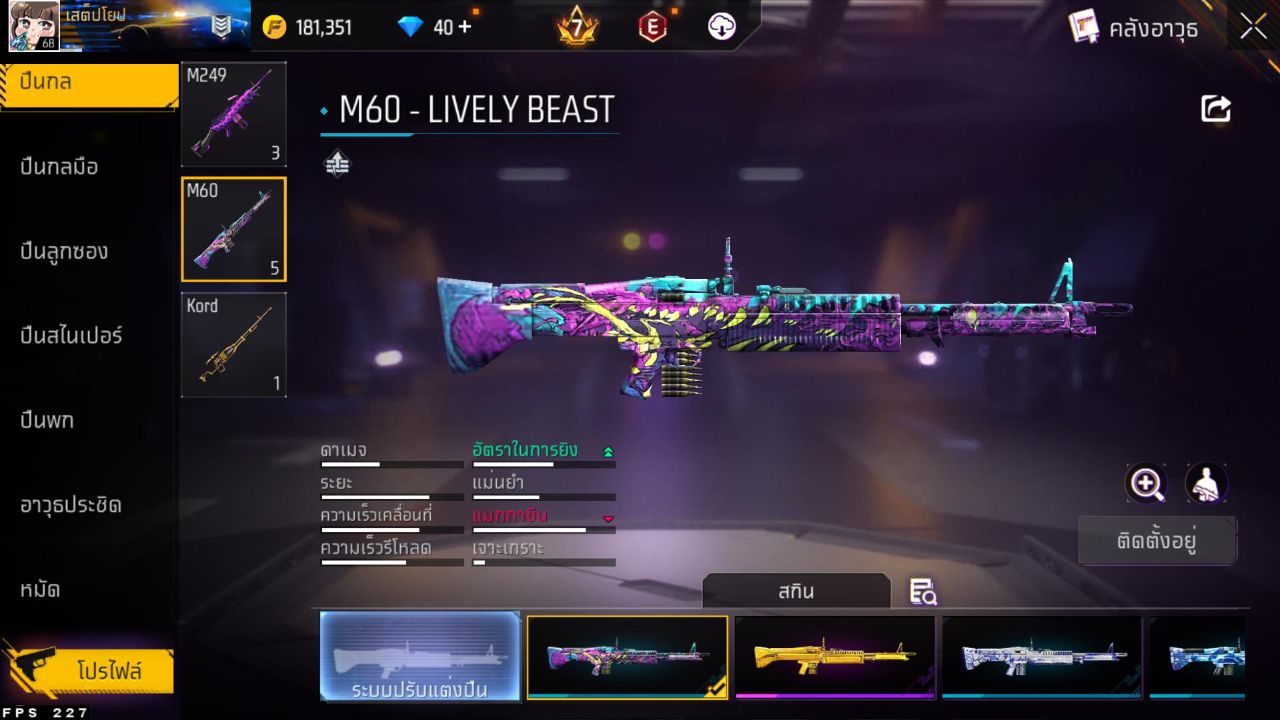Click the level 7 golden crown icon
Image resolution: width=1280 pixels, height=720 pixels.
point(578,27)
